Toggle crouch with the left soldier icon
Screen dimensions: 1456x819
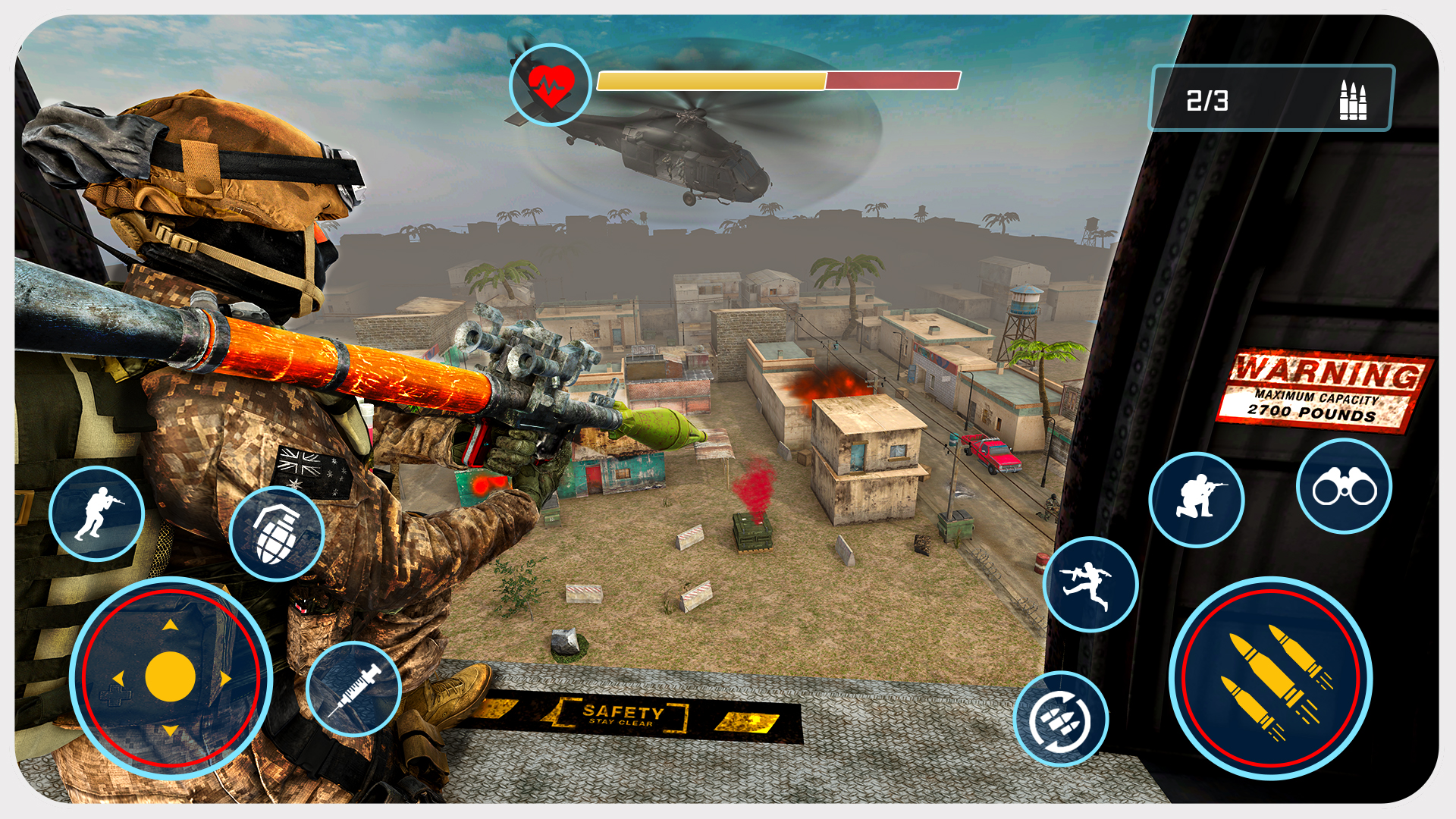click(97, 515)
